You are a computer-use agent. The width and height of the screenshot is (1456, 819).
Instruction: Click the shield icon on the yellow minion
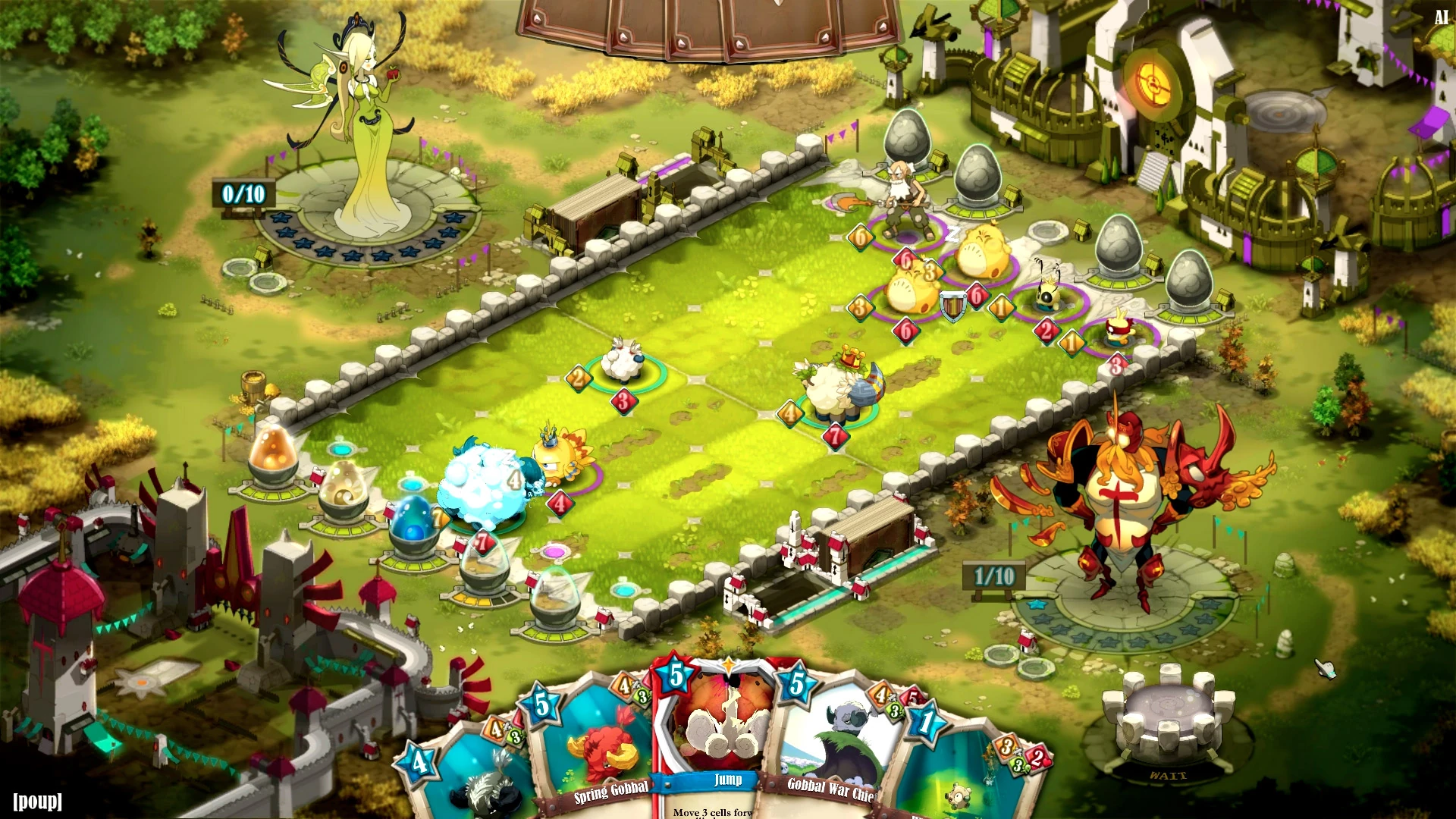[953, 305]
